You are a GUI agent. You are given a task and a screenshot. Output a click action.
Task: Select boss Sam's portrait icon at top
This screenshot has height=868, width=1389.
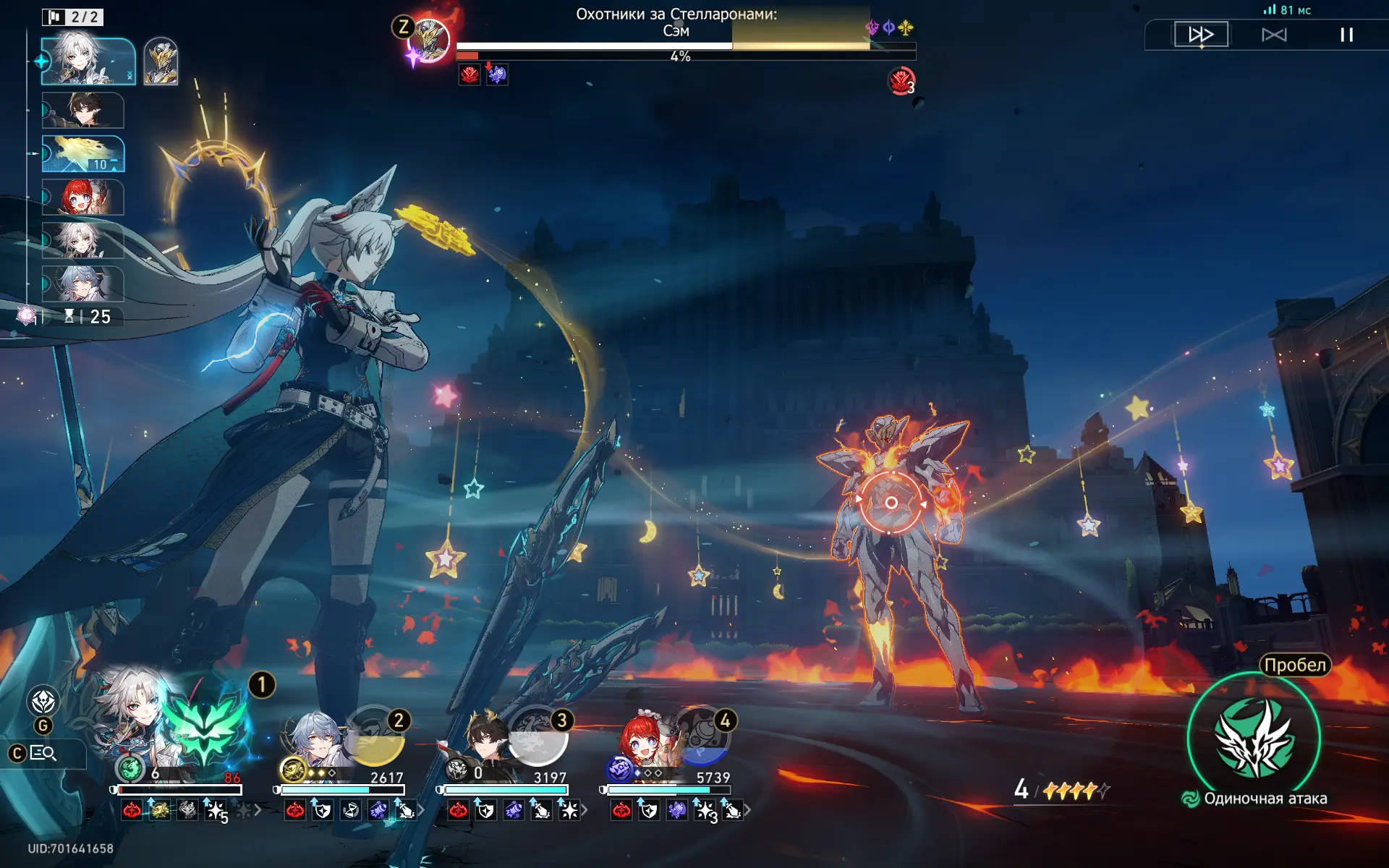[x=428, y=40]
